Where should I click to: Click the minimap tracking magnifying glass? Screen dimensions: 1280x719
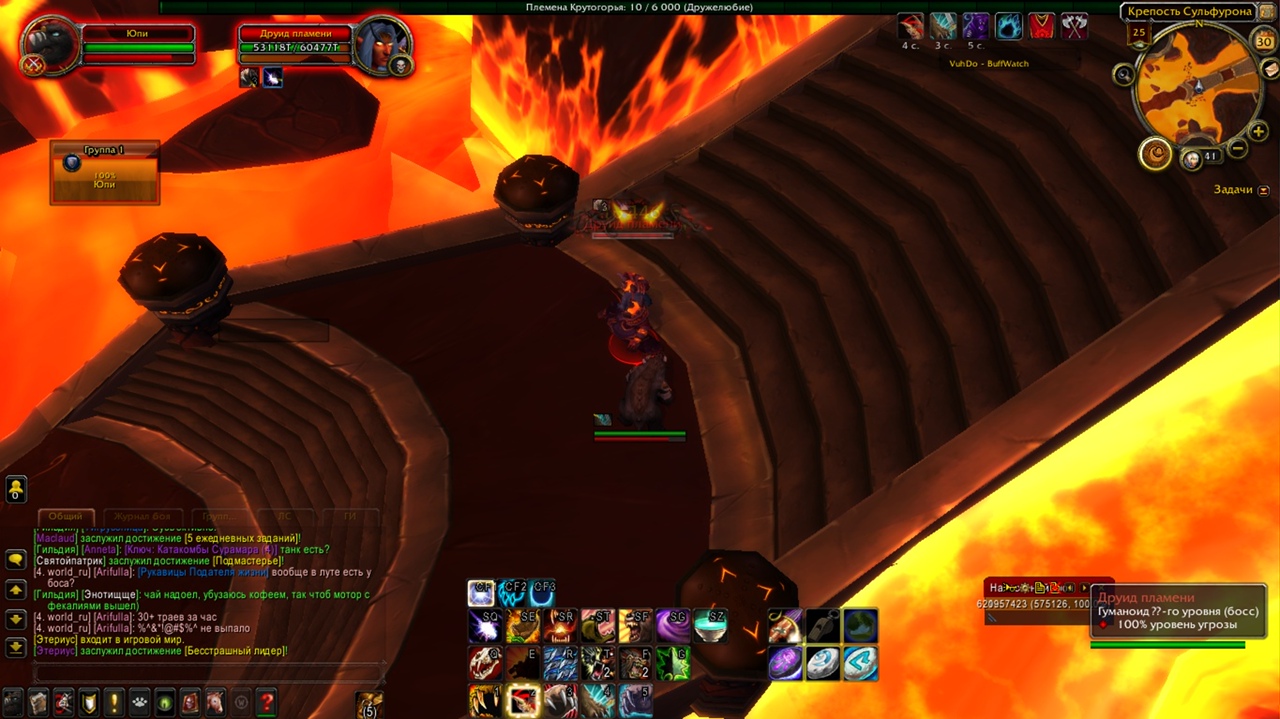1124,74
